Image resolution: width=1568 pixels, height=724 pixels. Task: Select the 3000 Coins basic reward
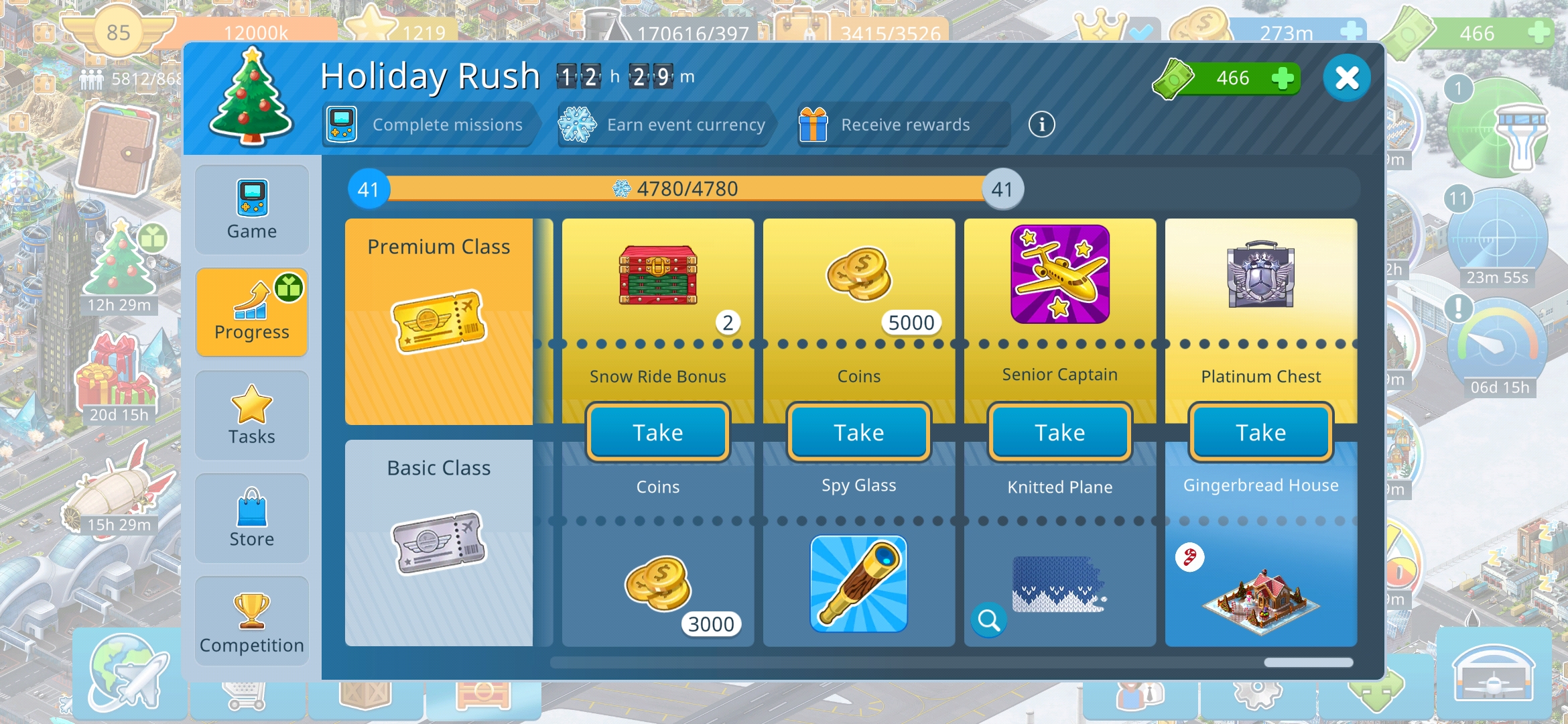(x=658, y=583)
